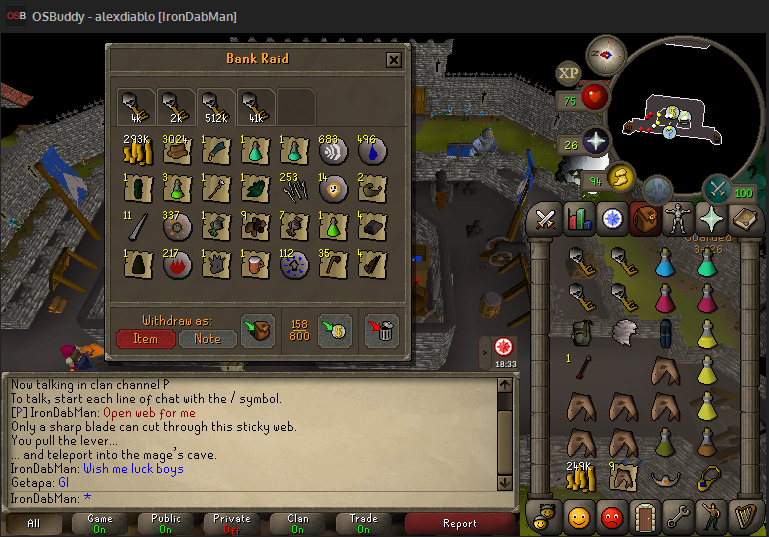769x537 pixels.
Task: Open the Combat Options tab
Action: 546,218
